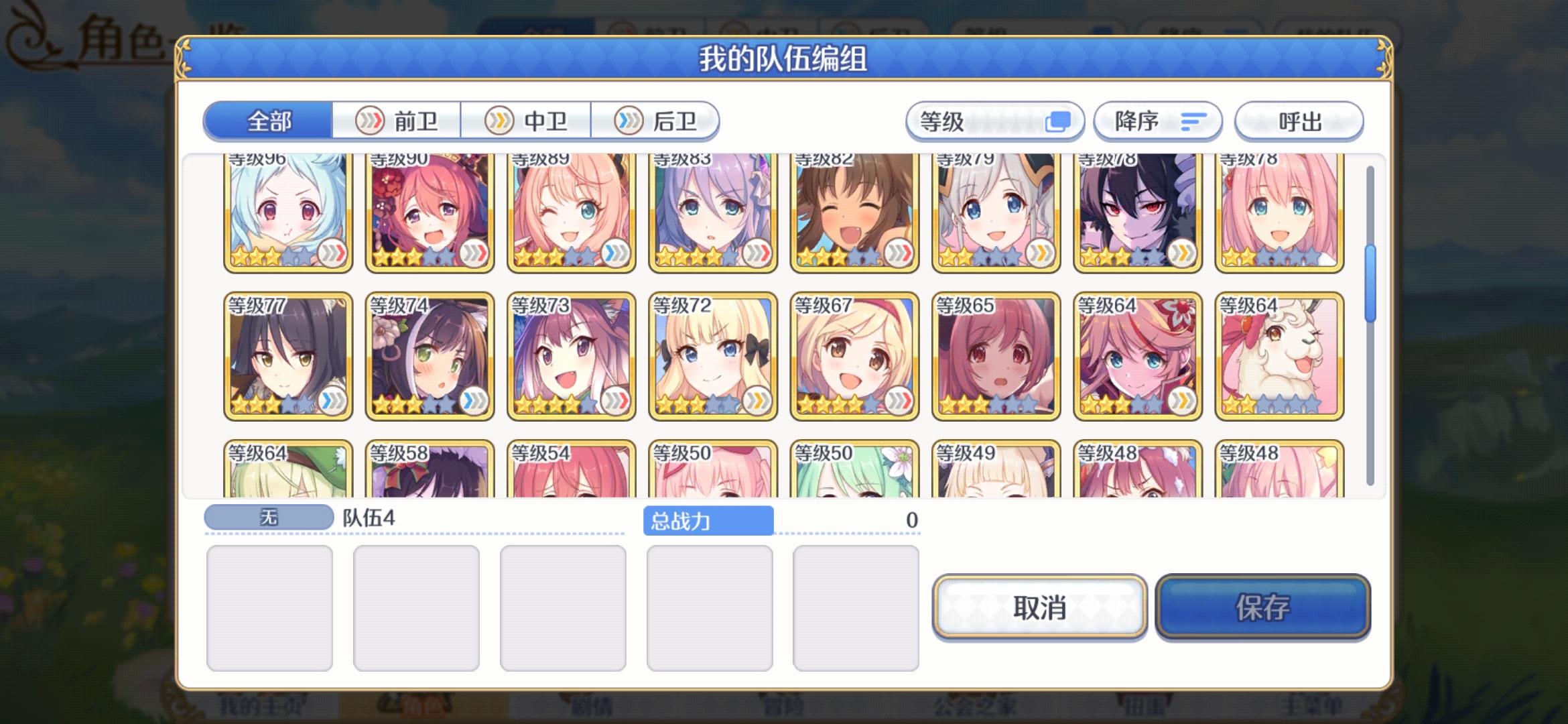Switch to the 后卫 filter tab
1568x724 pixels.
point(657,121)
